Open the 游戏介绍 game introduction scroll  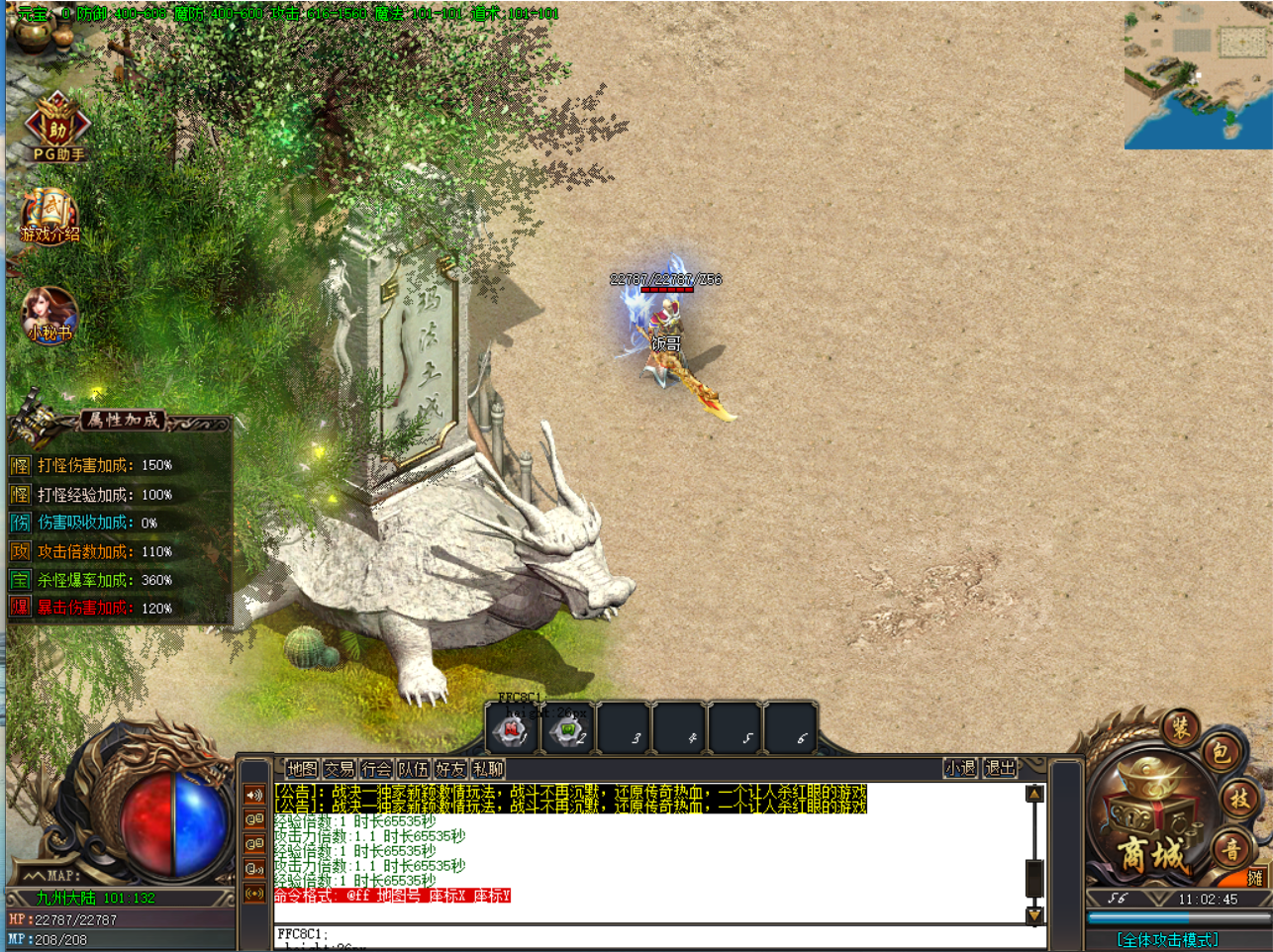pos(49,215)
